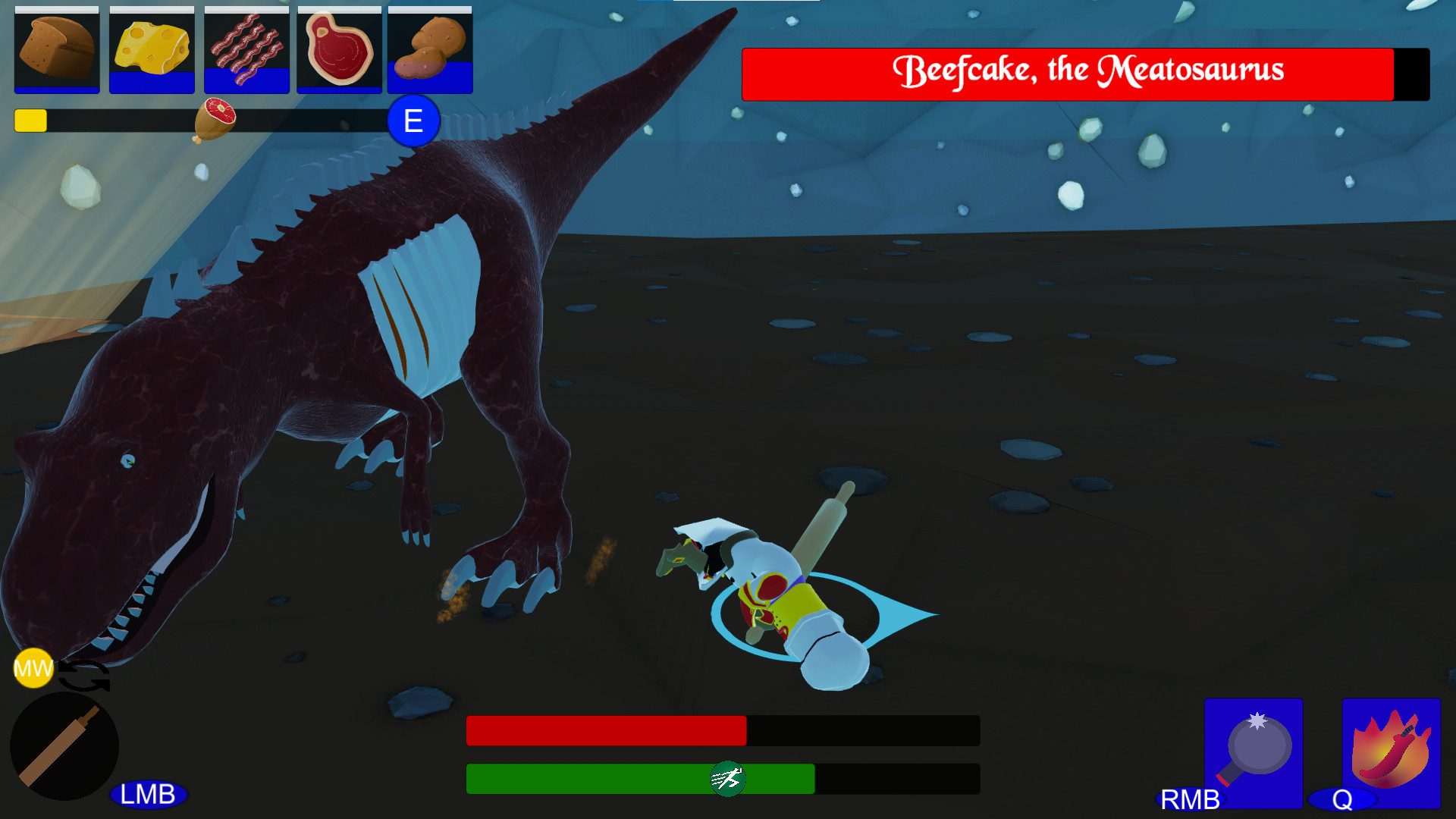Viewport: 1456px width, 819px height.
Task: Click the frying pan ability icon near RMB
Action: click(1253, 753)
